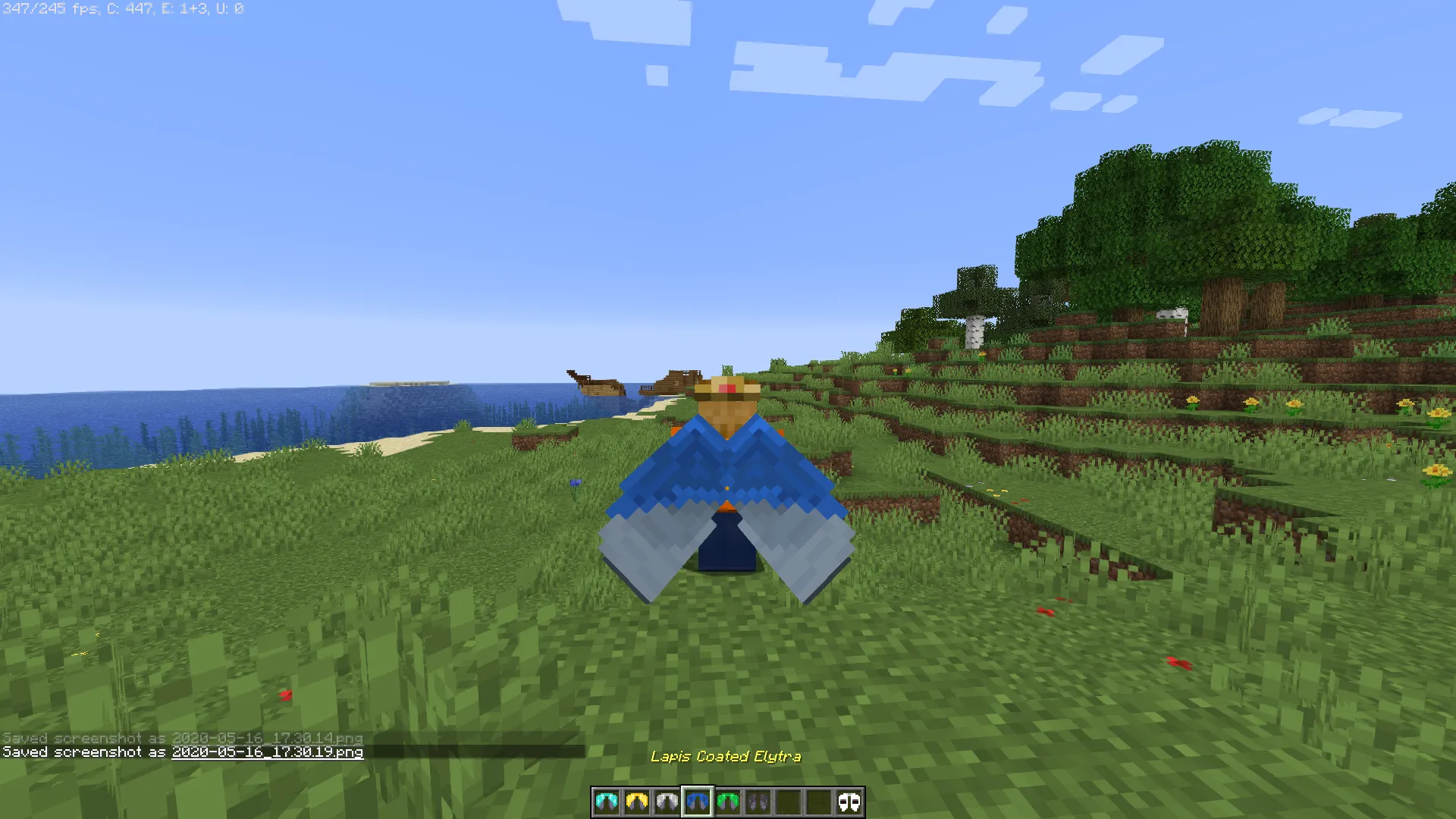The height and width of the screenshot is (819, 1456).
Task: Select the gold coated elytra in the hotbar
Action: click(637, 802)
